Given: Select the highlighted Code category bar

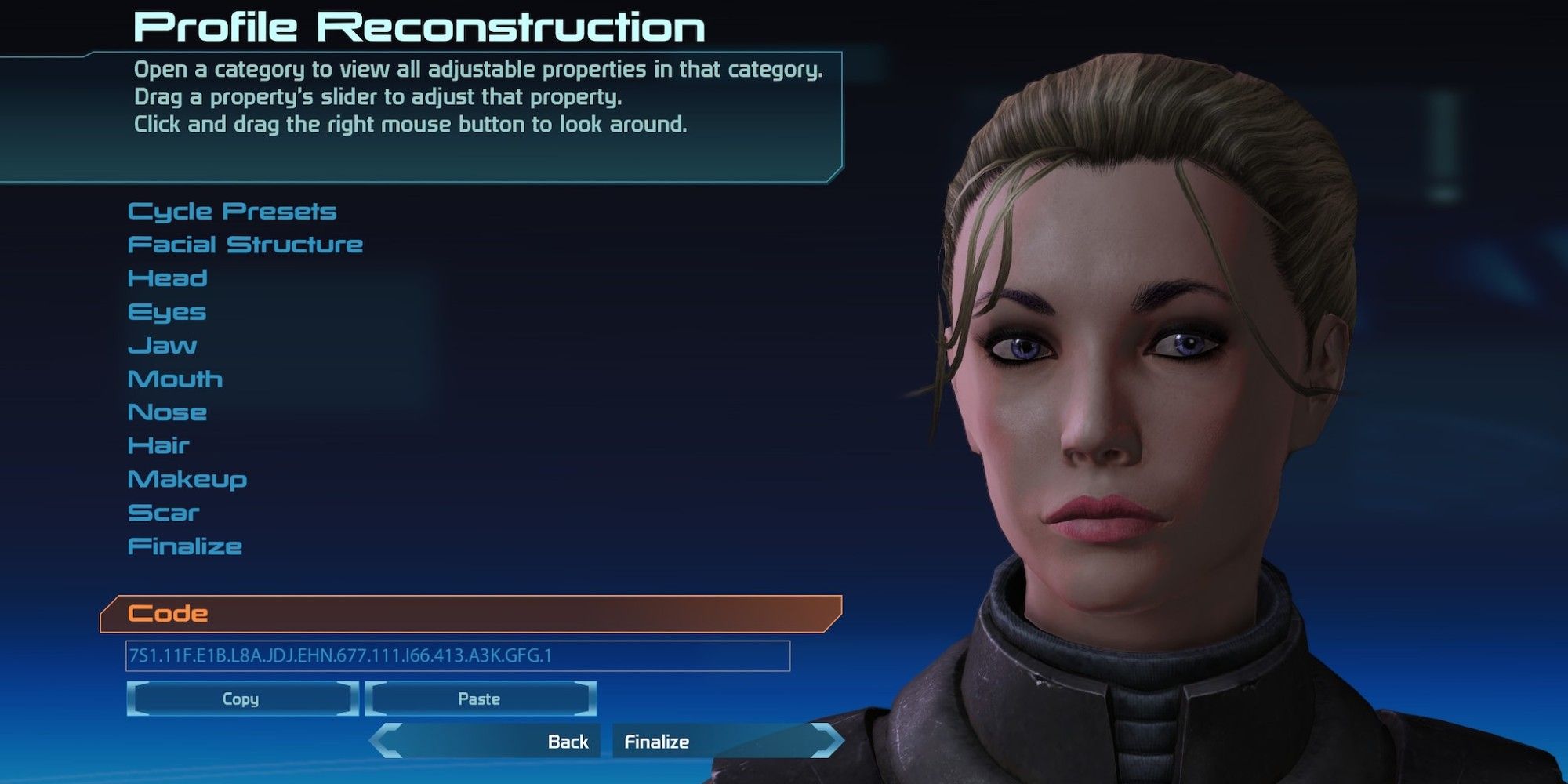Looking at the screenshot, I should point(470,614).
